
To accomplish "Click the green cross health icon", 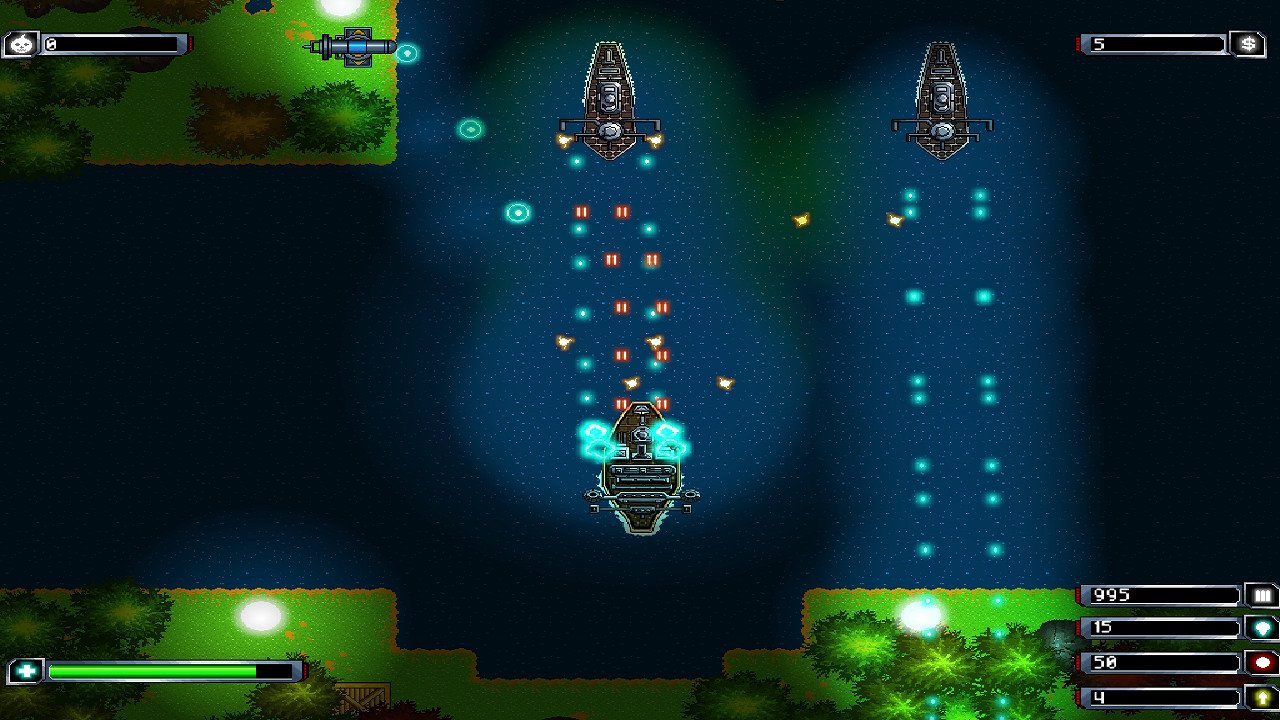I will [x=24, y=670].
